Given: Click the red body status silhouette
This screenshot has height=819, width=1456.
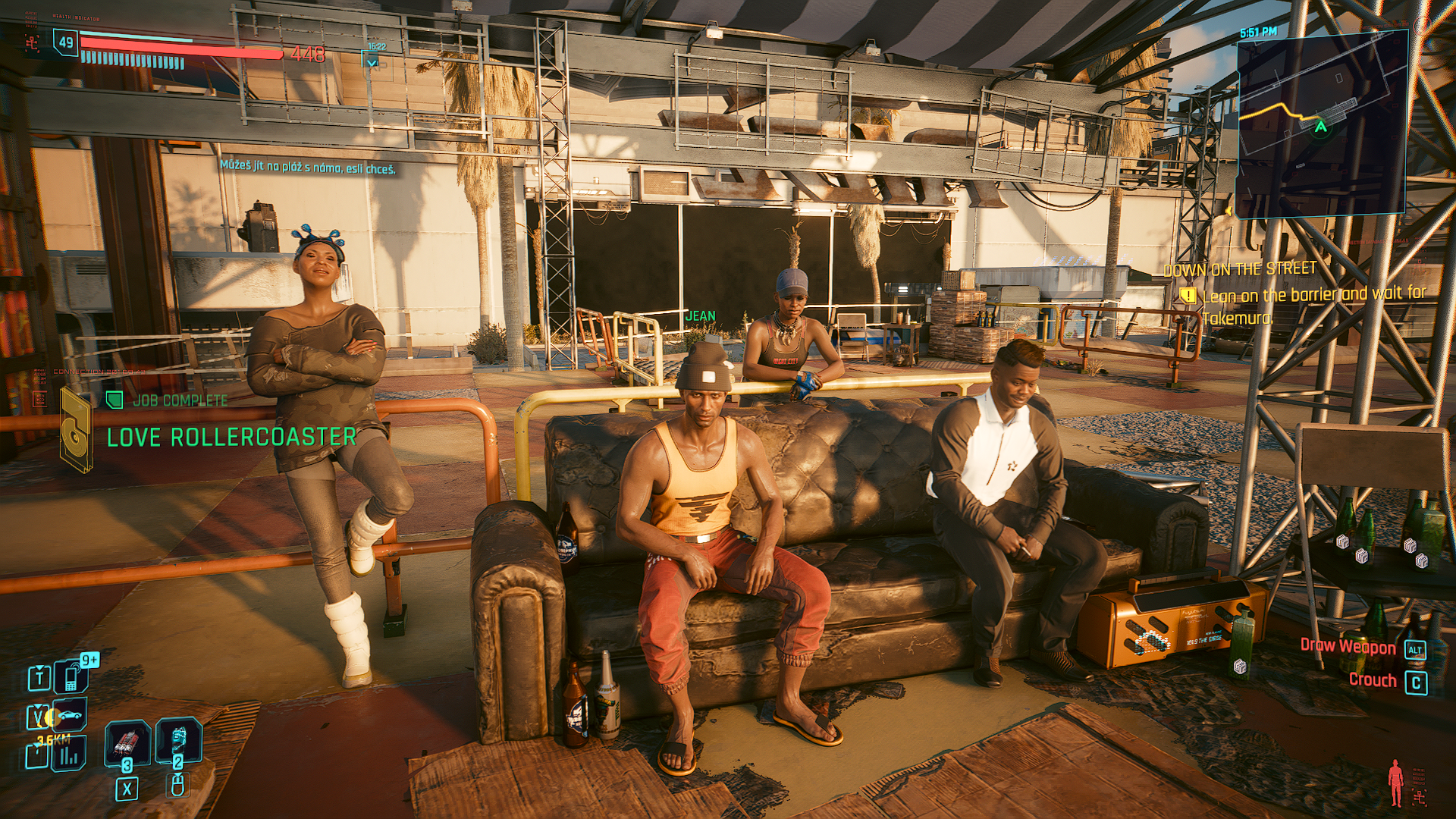Looking at the screenshot, I should [x=1395, y=783].
